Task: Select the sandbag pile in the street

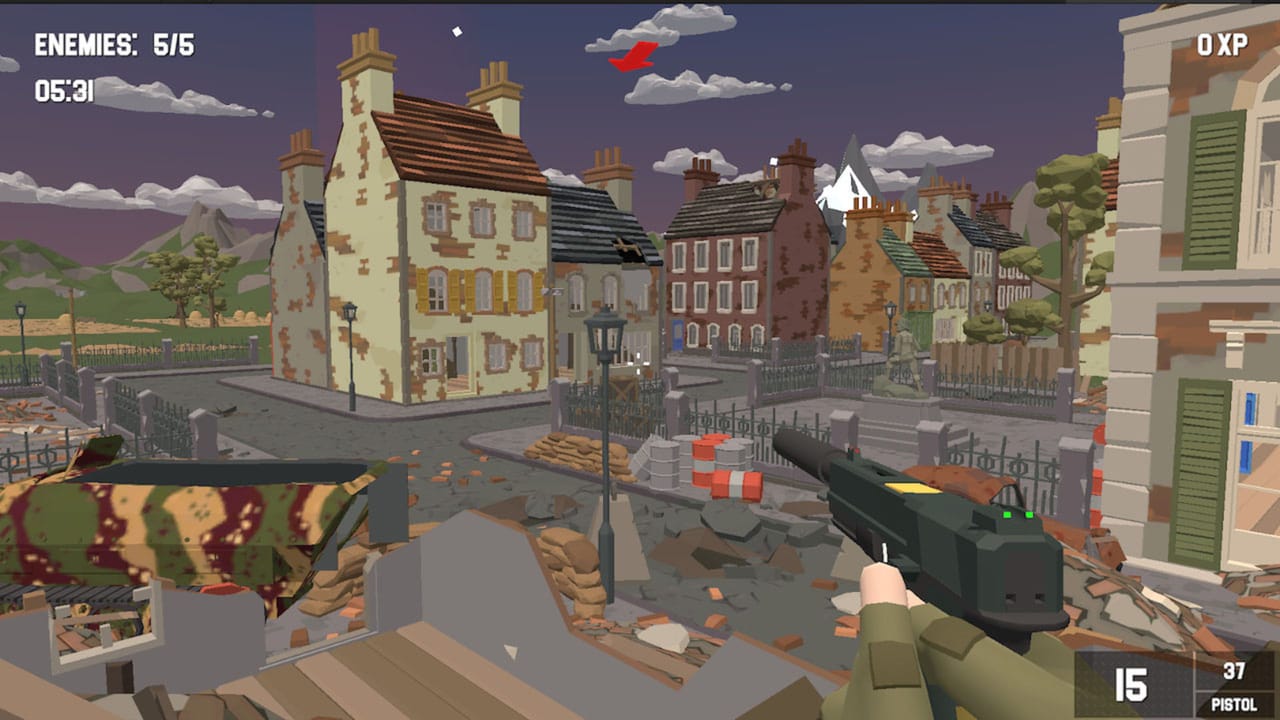Action: click(565, 455)
